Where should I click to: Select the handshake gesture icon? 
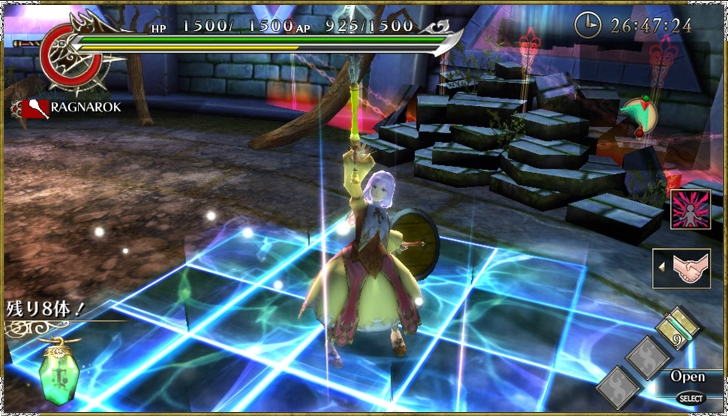[689, 268]
